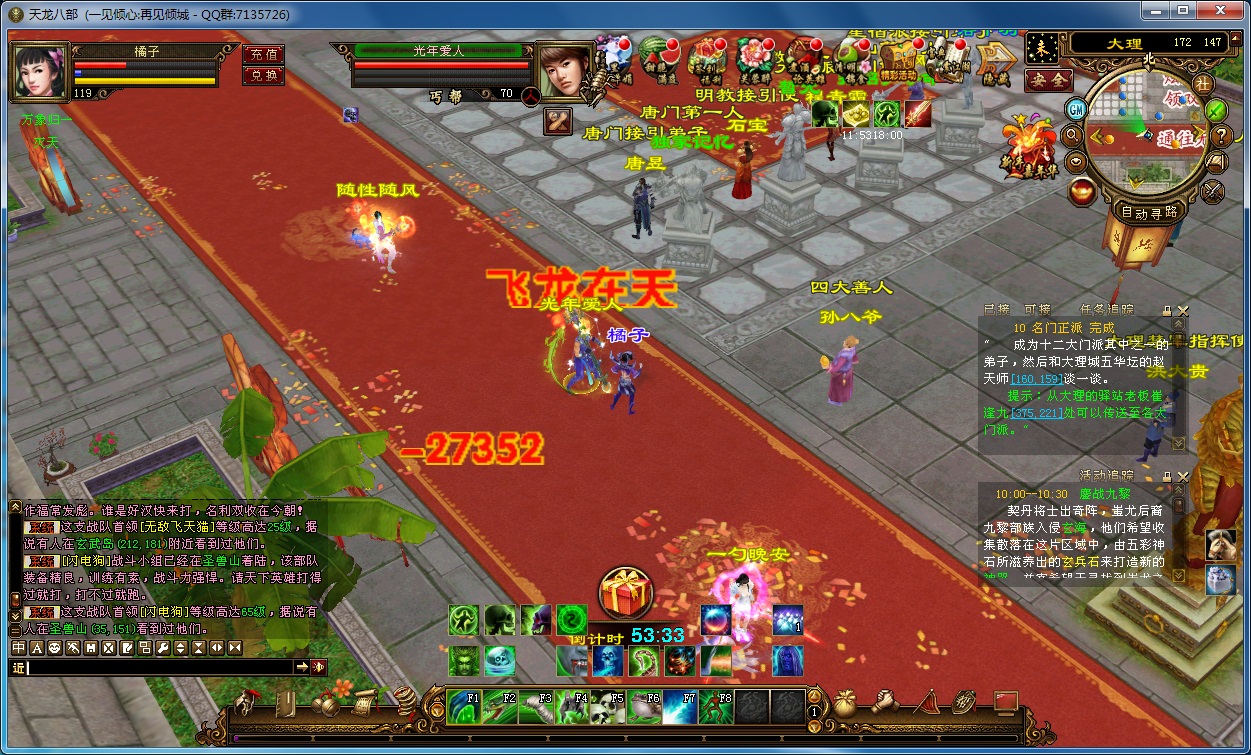Open the GM help button
Image resolution: width=1251 pixels, height=755 pixels.
coord(1076,109)
